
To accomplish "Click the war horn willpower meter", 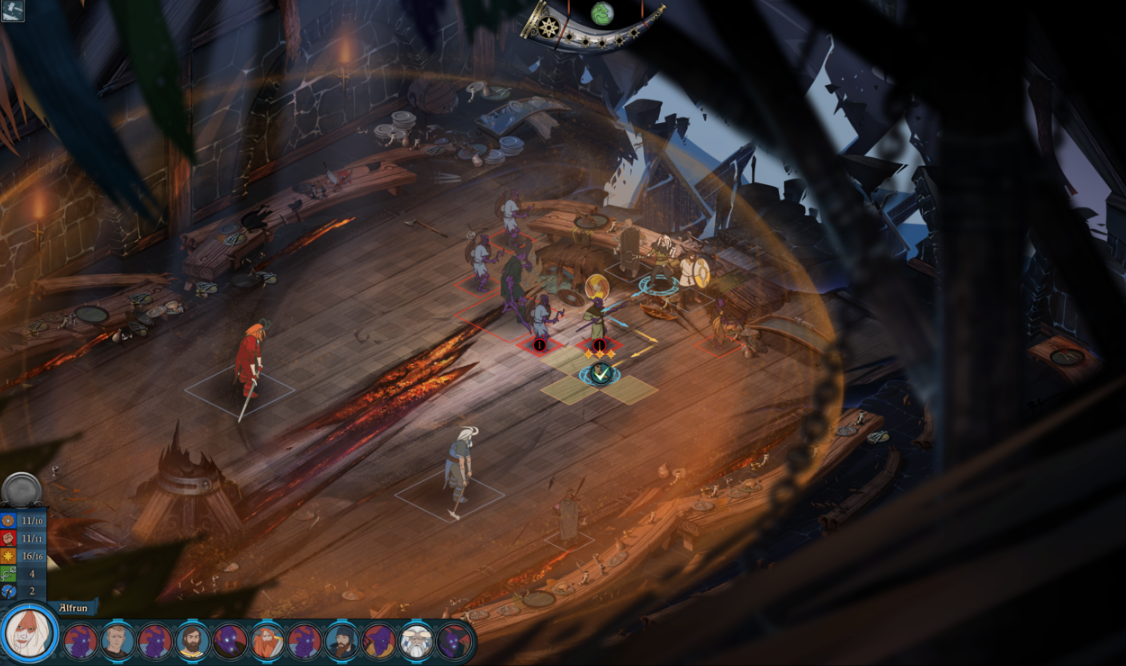I will (x=590, y=29).
